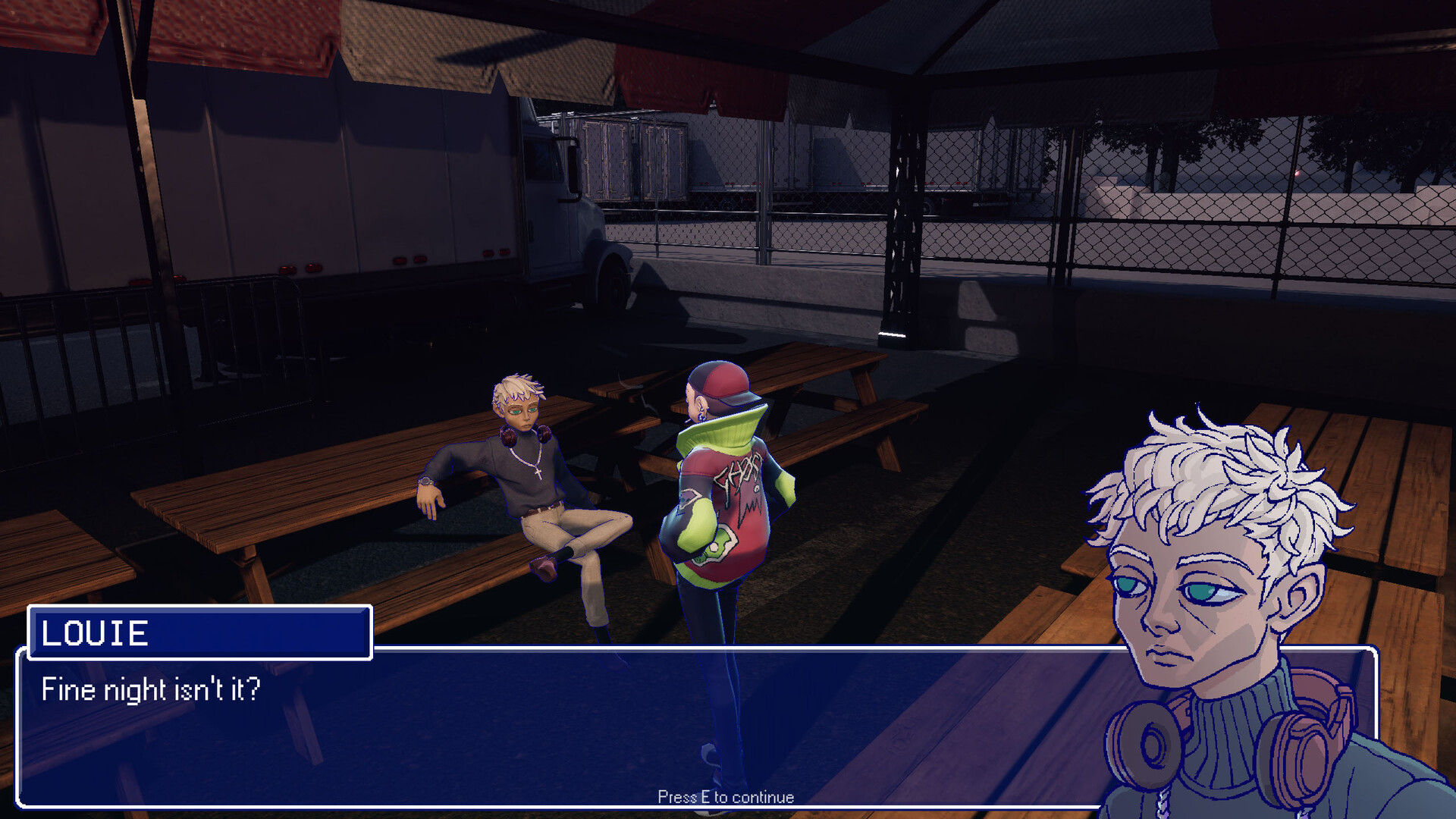This screenshot has height=819, width=1456.
Task: Click the line 'Fine night isn't it?'
Action: click(150, 690)
